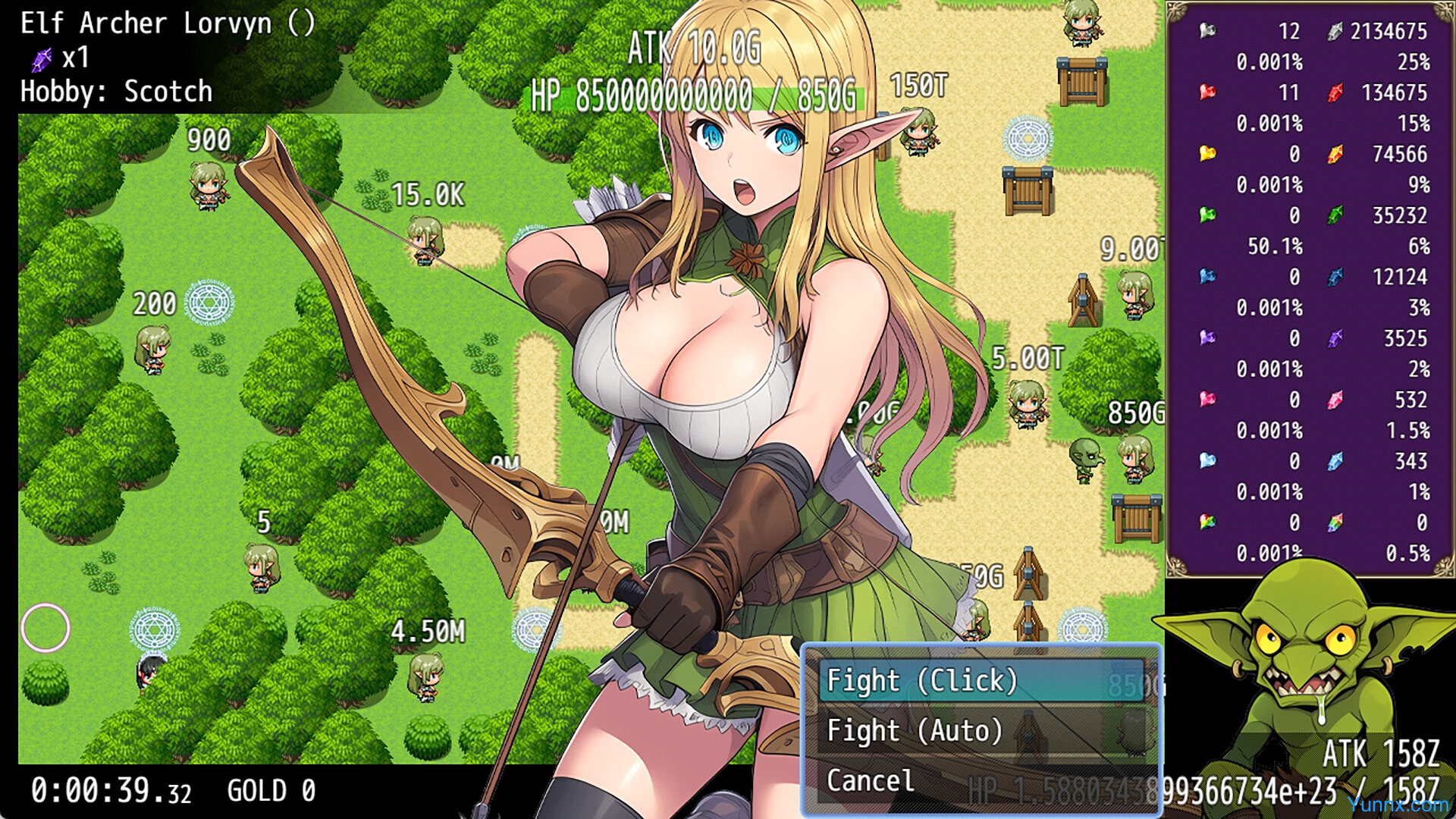The width and height of the screenshot is (1456, 819).
Task: Cancel the battle prompt
Action: coord(872,780)
